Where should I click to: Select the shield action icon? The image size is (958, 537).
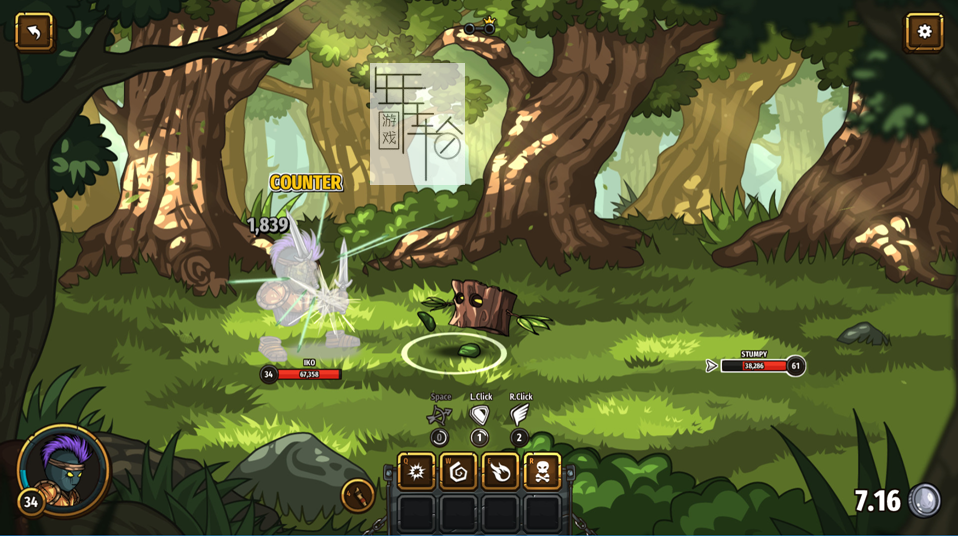(480, 414)
